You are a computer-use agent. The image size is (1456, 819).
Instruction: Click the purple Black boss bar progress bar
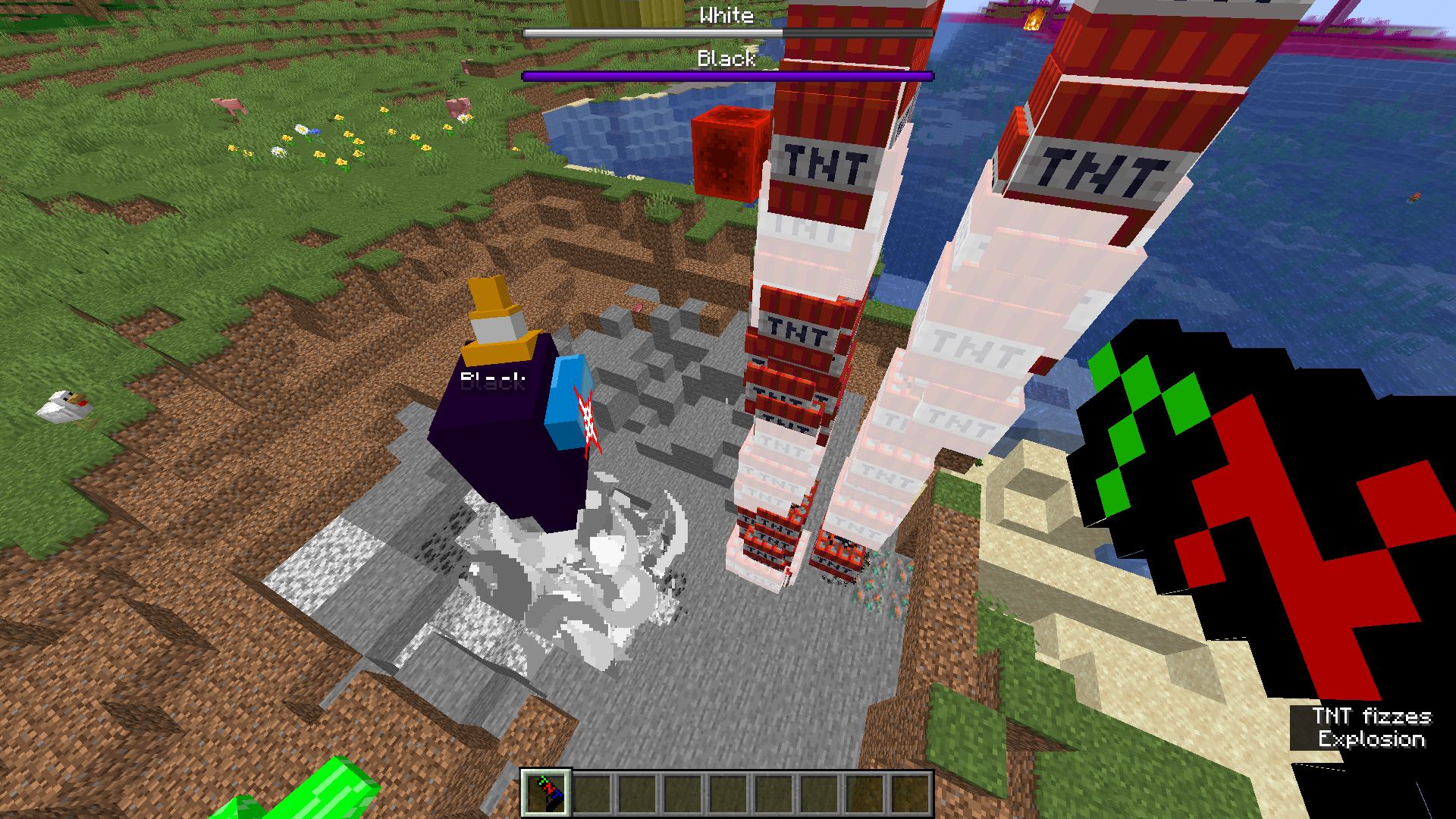[x=726, y=74]
